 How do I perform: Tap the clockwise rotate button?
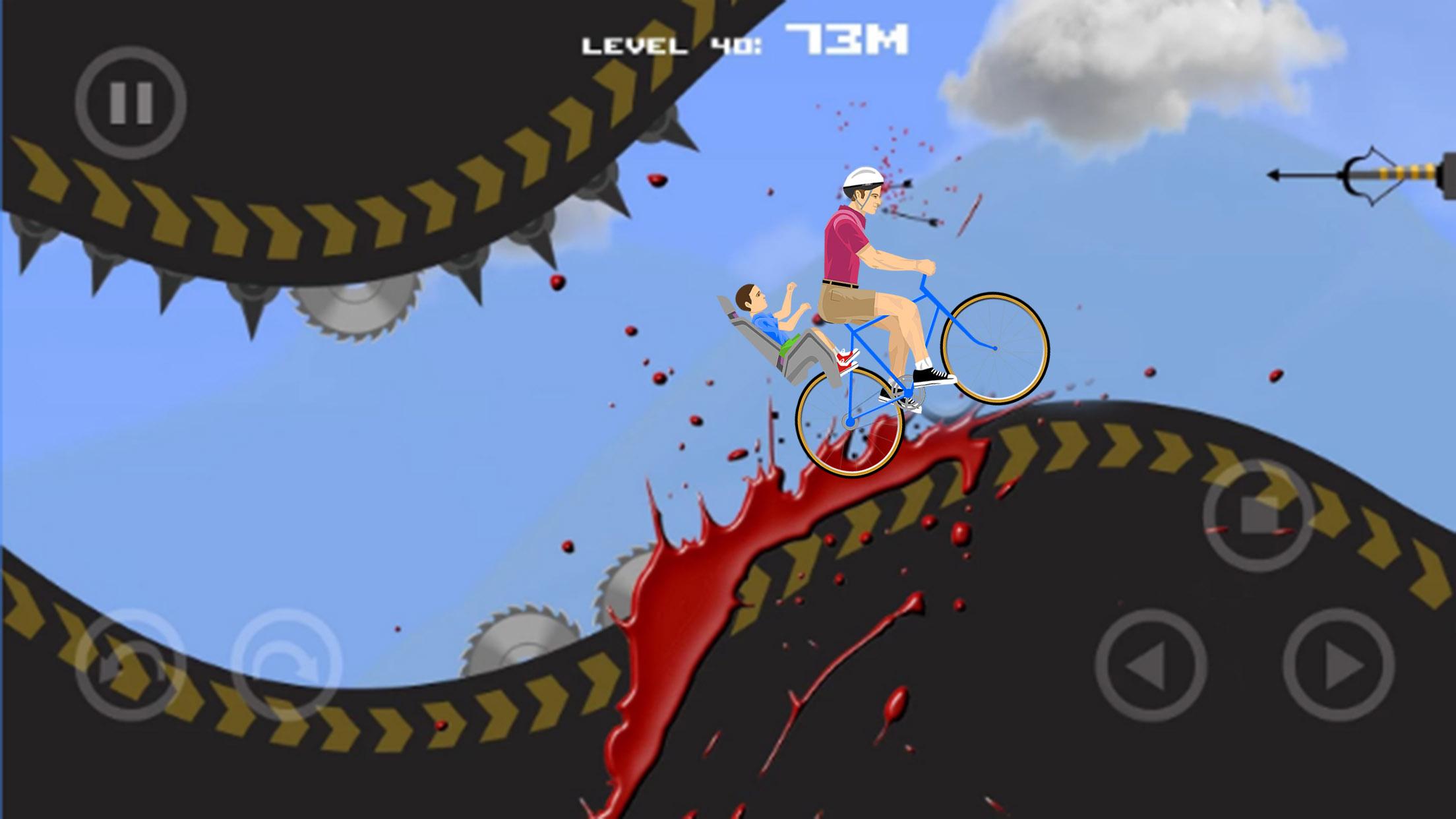pos(286,665)
